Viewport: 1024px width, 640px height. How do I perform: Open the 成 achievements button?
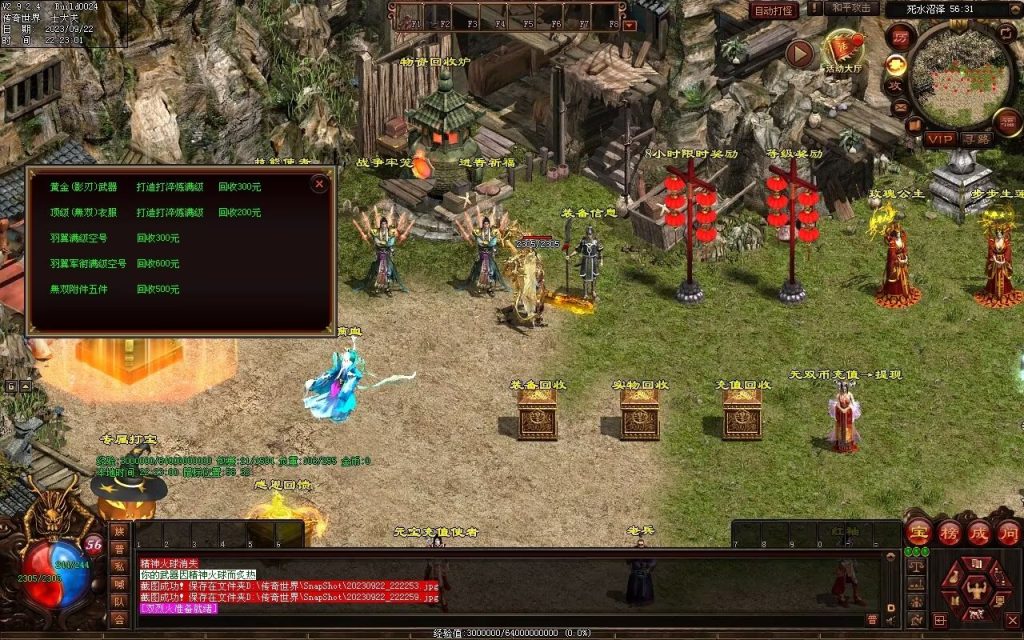click(x=977, y=532)
